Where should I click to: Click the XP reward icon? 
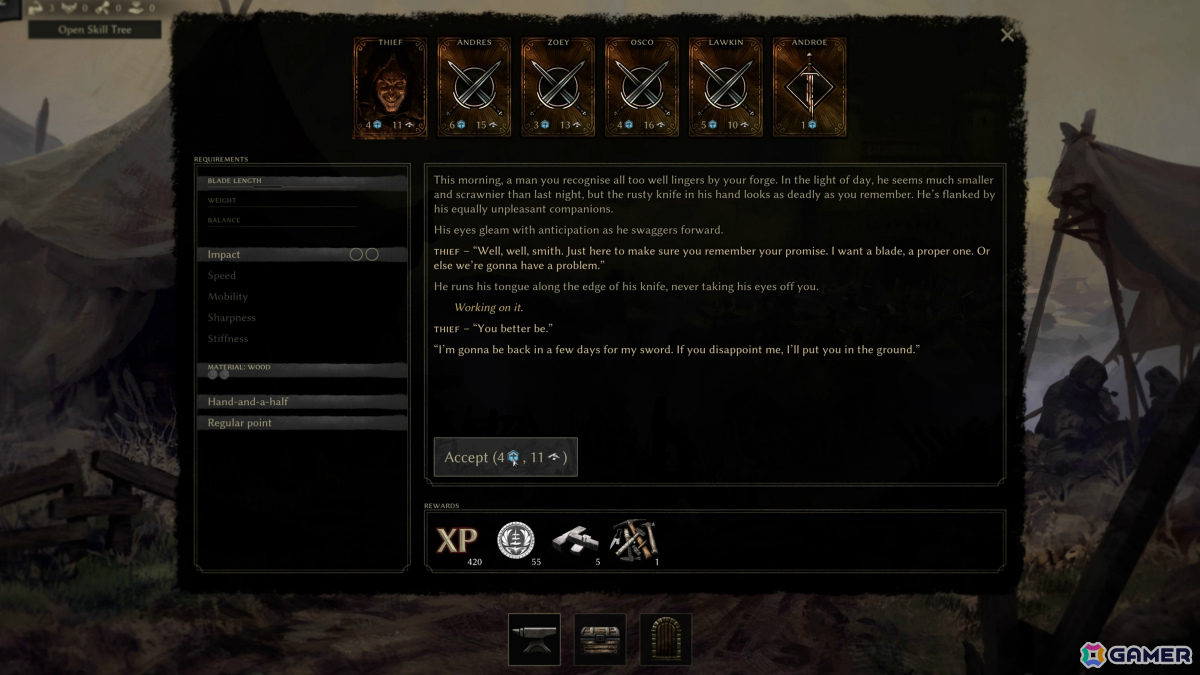457,541
